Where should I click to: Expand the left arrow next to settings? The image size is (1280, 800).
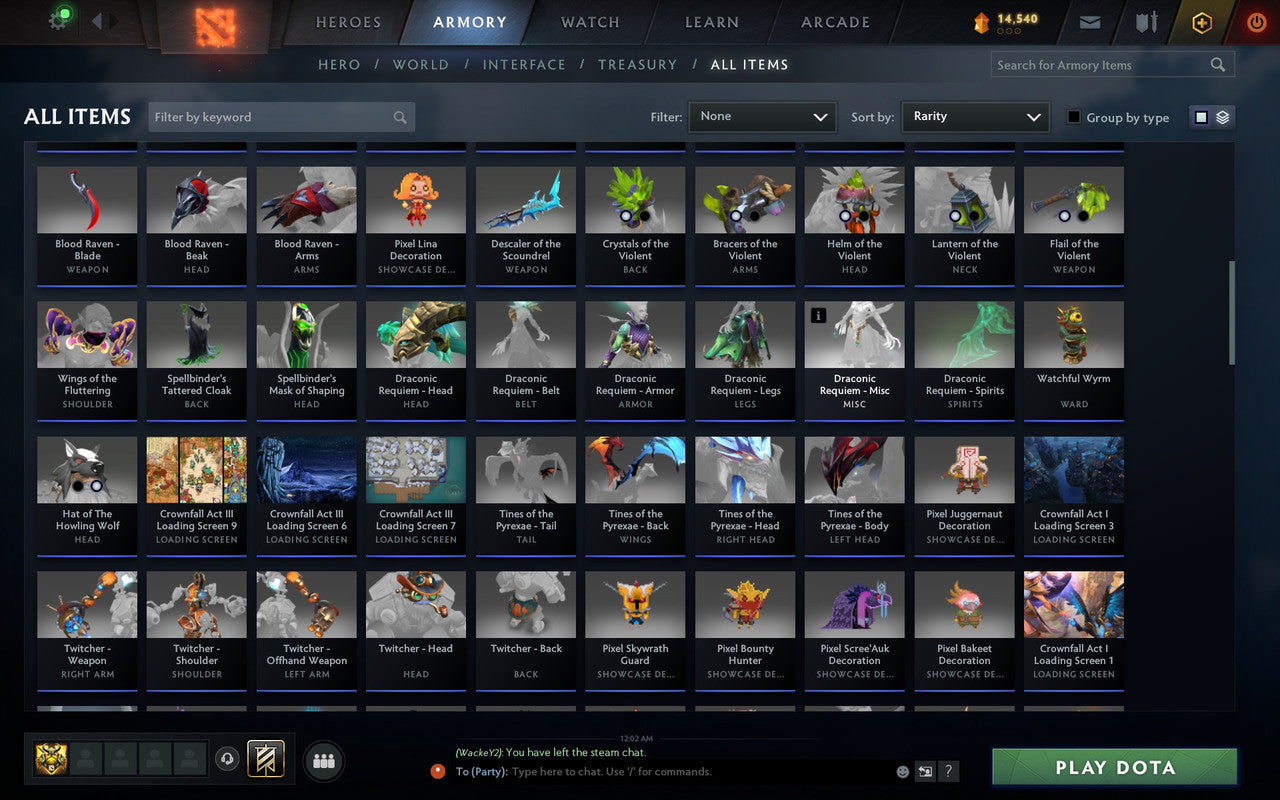tap(96, 20)
